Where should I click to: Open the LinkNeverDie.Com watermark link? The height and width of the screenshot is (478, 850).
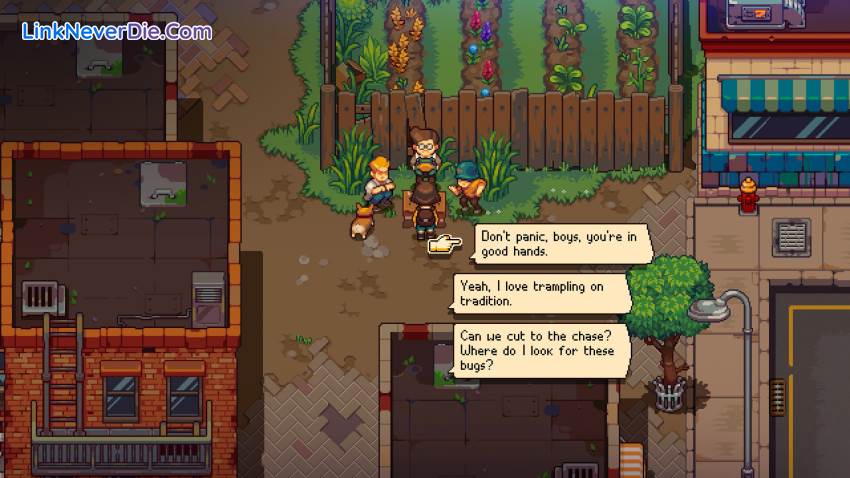point(117,31)
